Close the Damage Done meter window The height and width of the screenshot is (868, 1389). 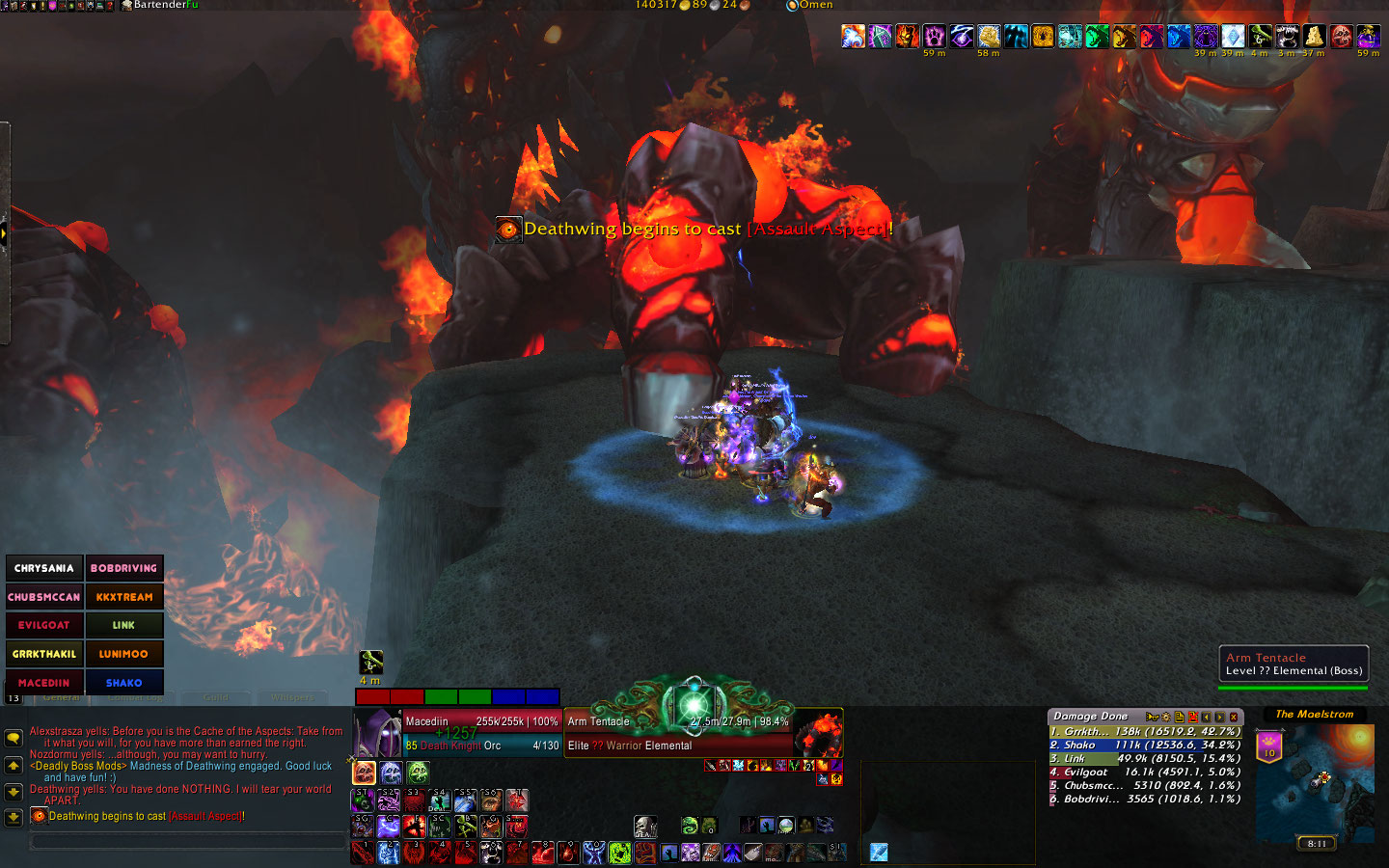[1234, 717]
